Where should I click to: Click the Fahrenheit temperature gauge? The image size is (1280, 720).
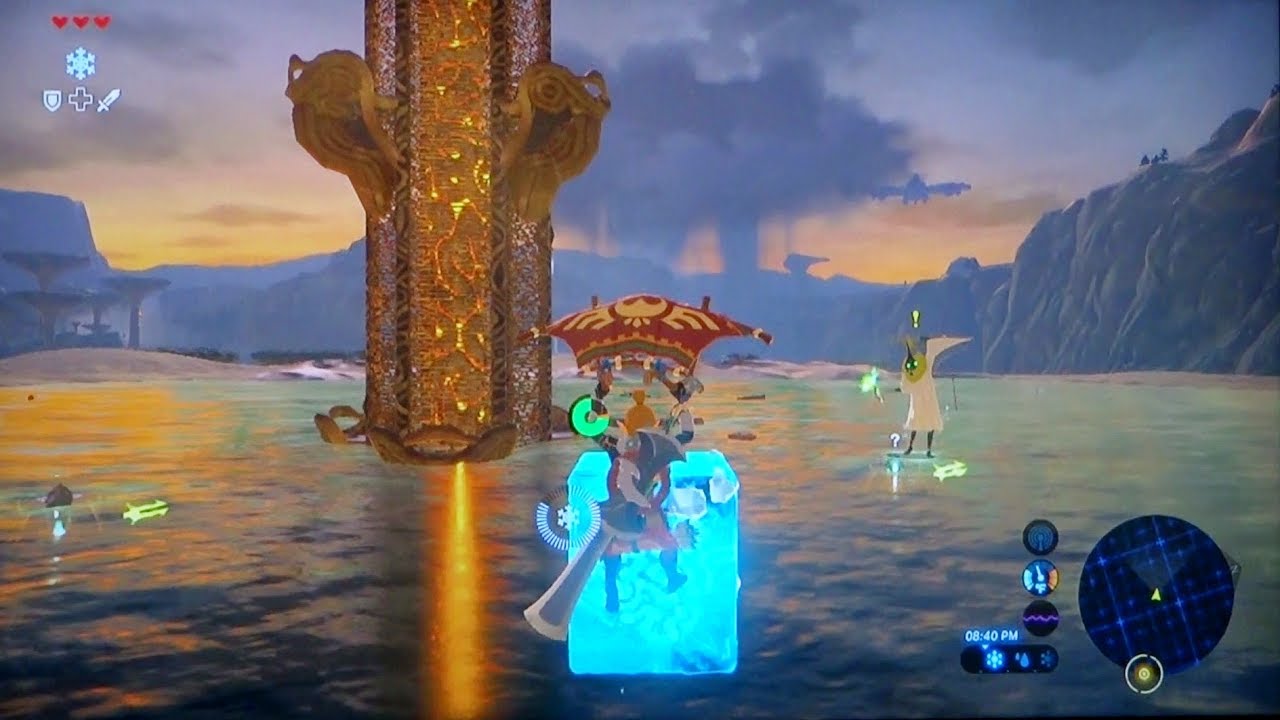[1040, 575]
